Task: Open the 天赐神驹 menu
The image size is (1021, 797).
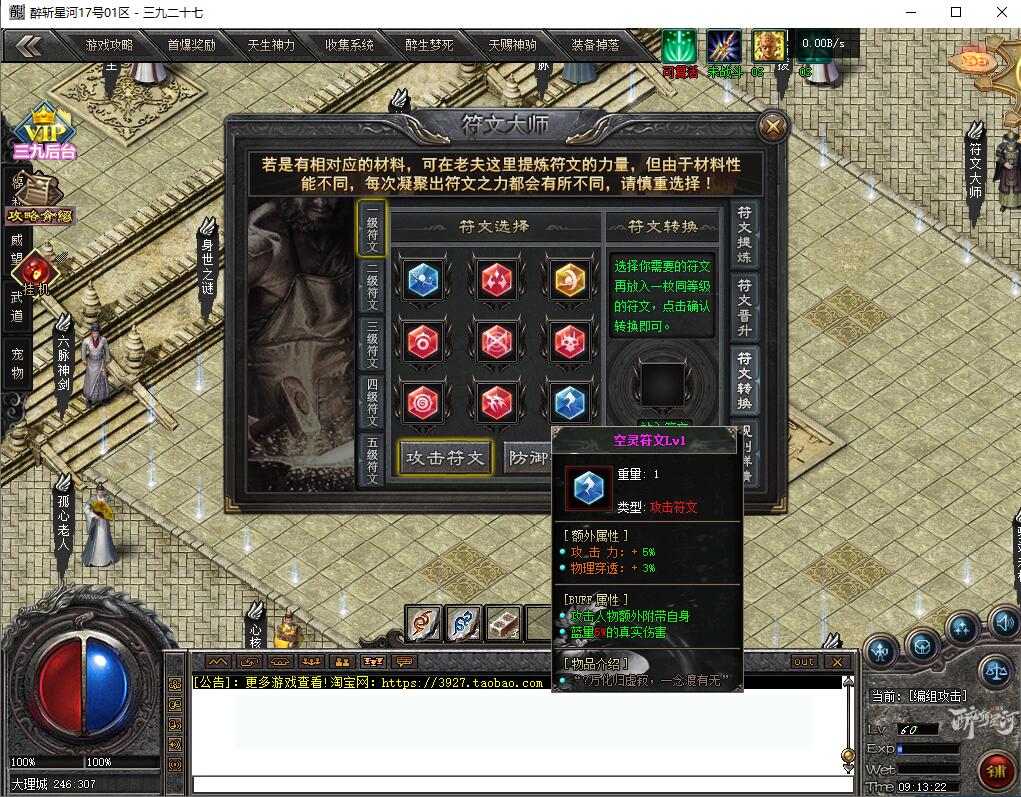Action: click(x=512, y=45)
